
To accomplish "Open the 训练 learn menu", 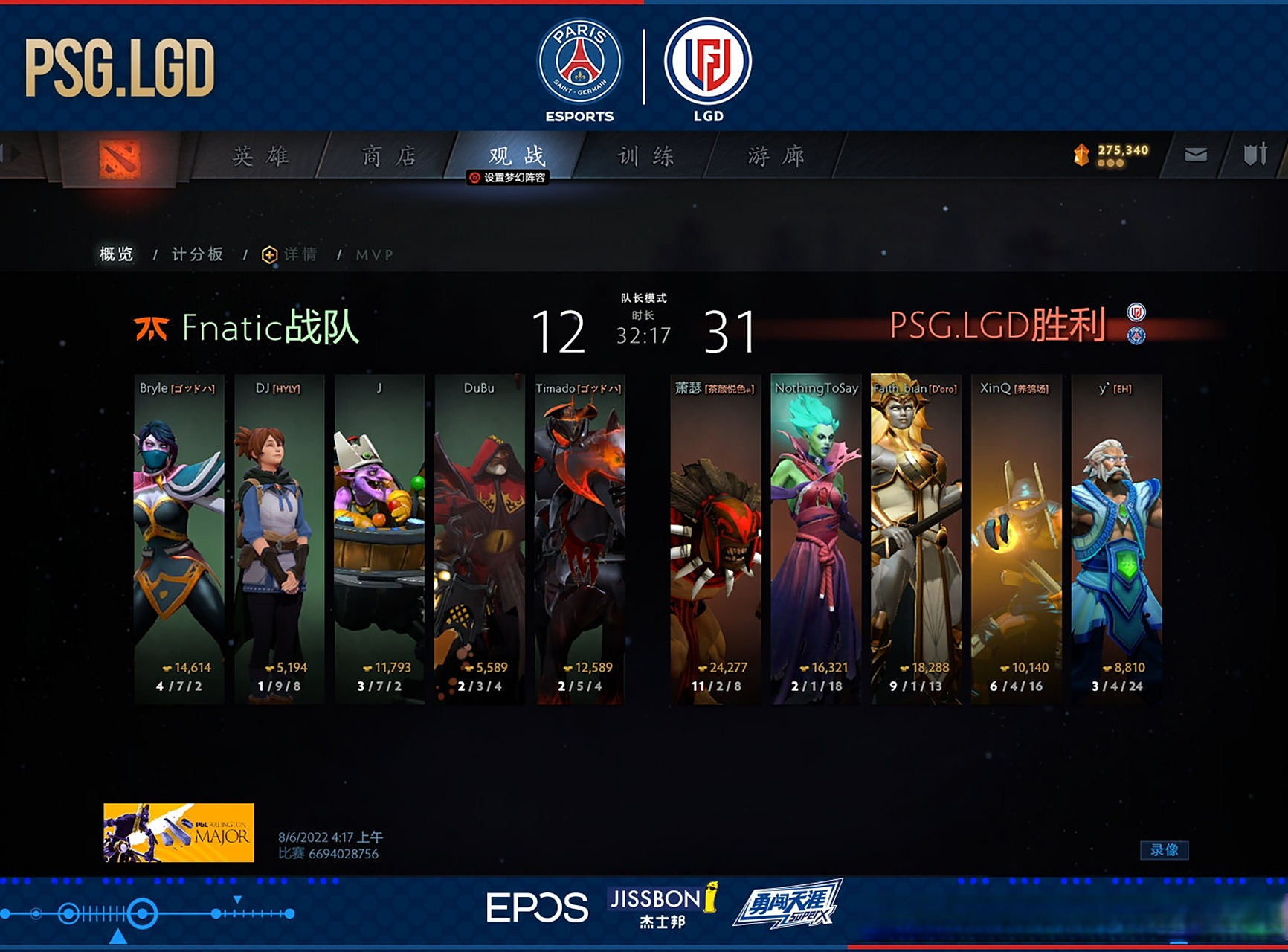I will point(645,156).
